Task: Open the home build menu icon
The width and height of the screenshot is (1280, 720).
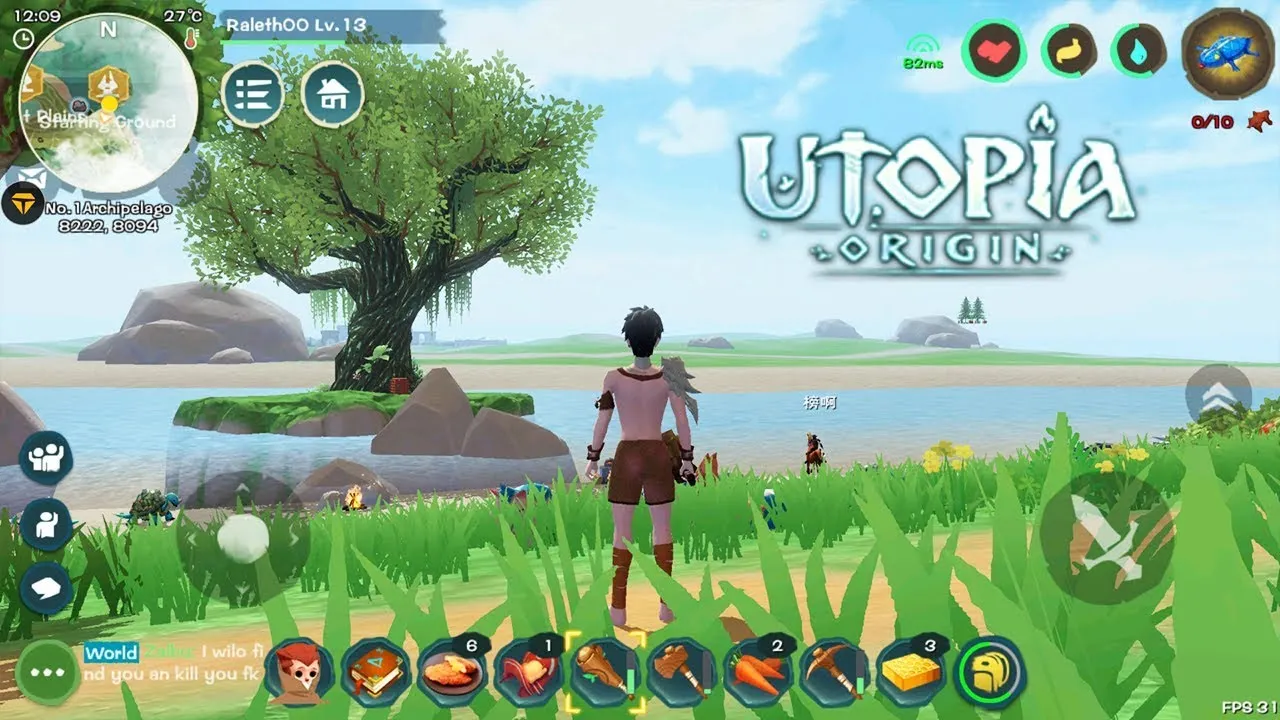Action: (x=333, y=96)
